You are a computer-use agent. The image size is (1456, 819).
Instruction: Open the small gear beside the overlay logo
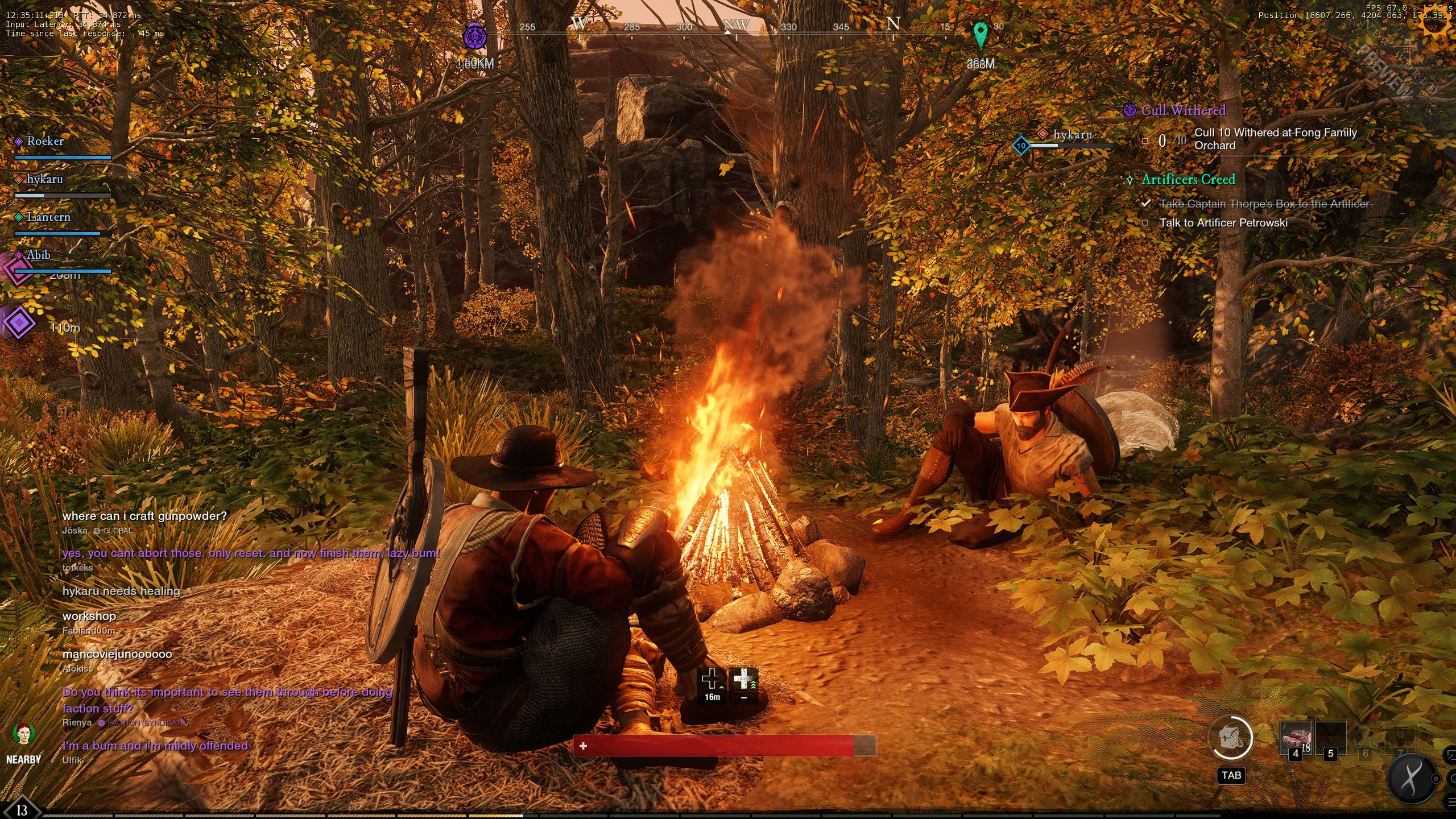click(1436, 779)
